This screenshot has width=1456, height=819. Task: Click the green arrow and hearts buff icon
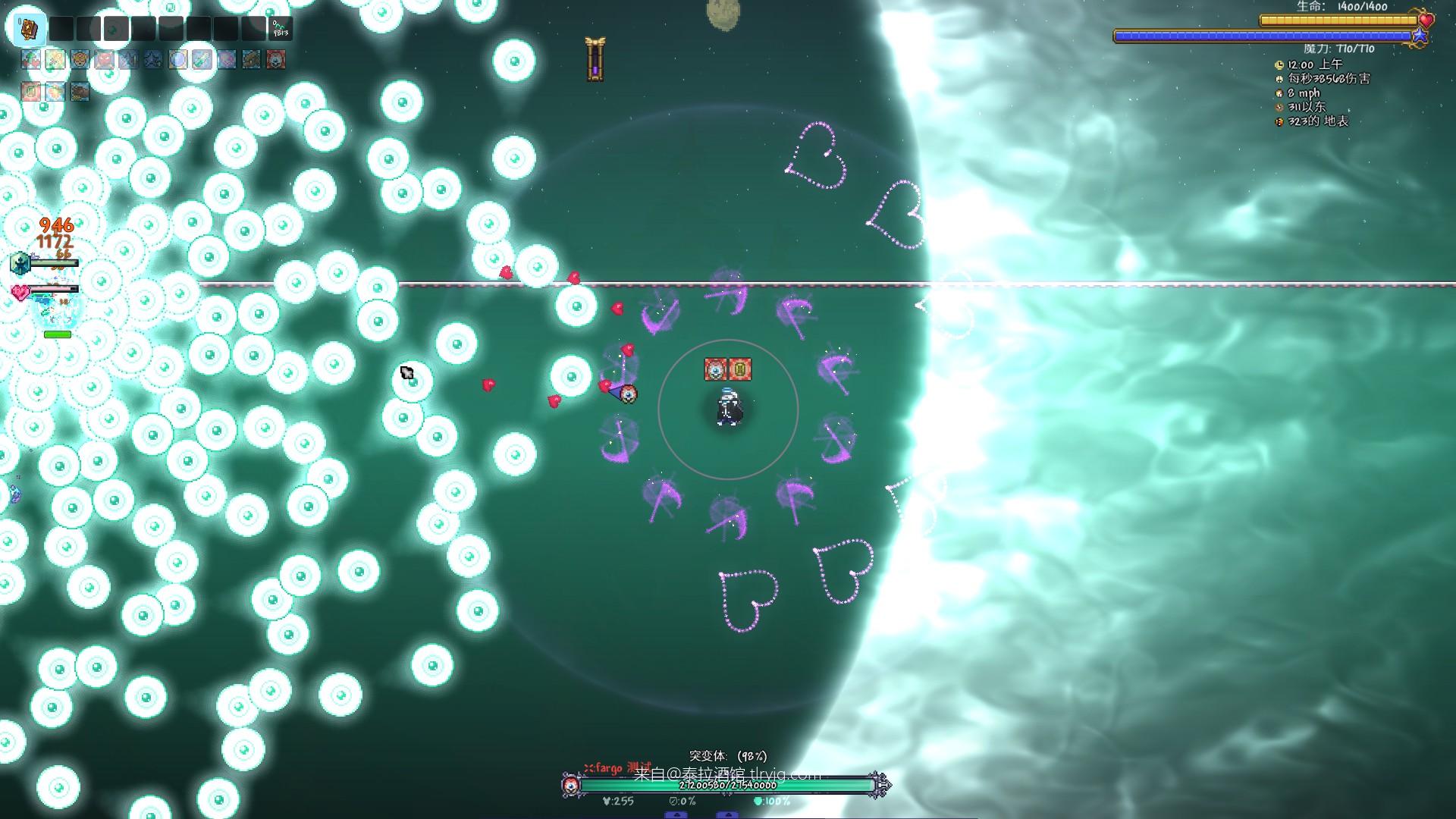[31, 59]
